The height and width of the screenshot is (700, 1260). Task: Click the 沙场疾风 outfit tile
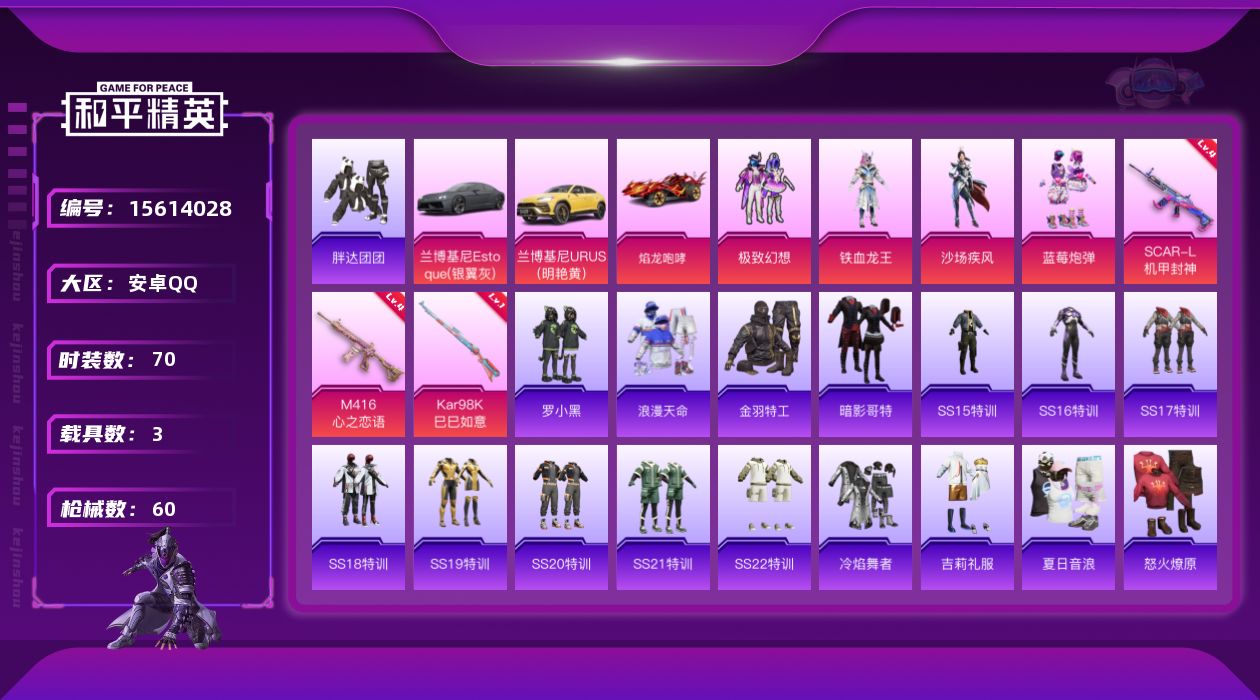[x=967, y=210]
